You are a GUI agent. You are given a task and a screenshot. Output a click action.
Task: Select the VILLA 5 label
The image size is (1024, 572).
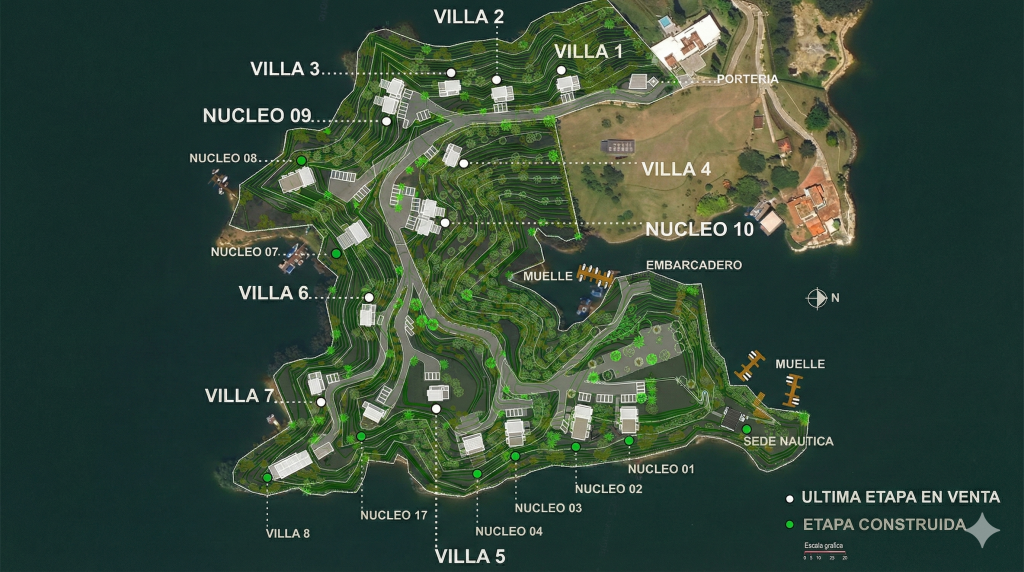[470, 557]
